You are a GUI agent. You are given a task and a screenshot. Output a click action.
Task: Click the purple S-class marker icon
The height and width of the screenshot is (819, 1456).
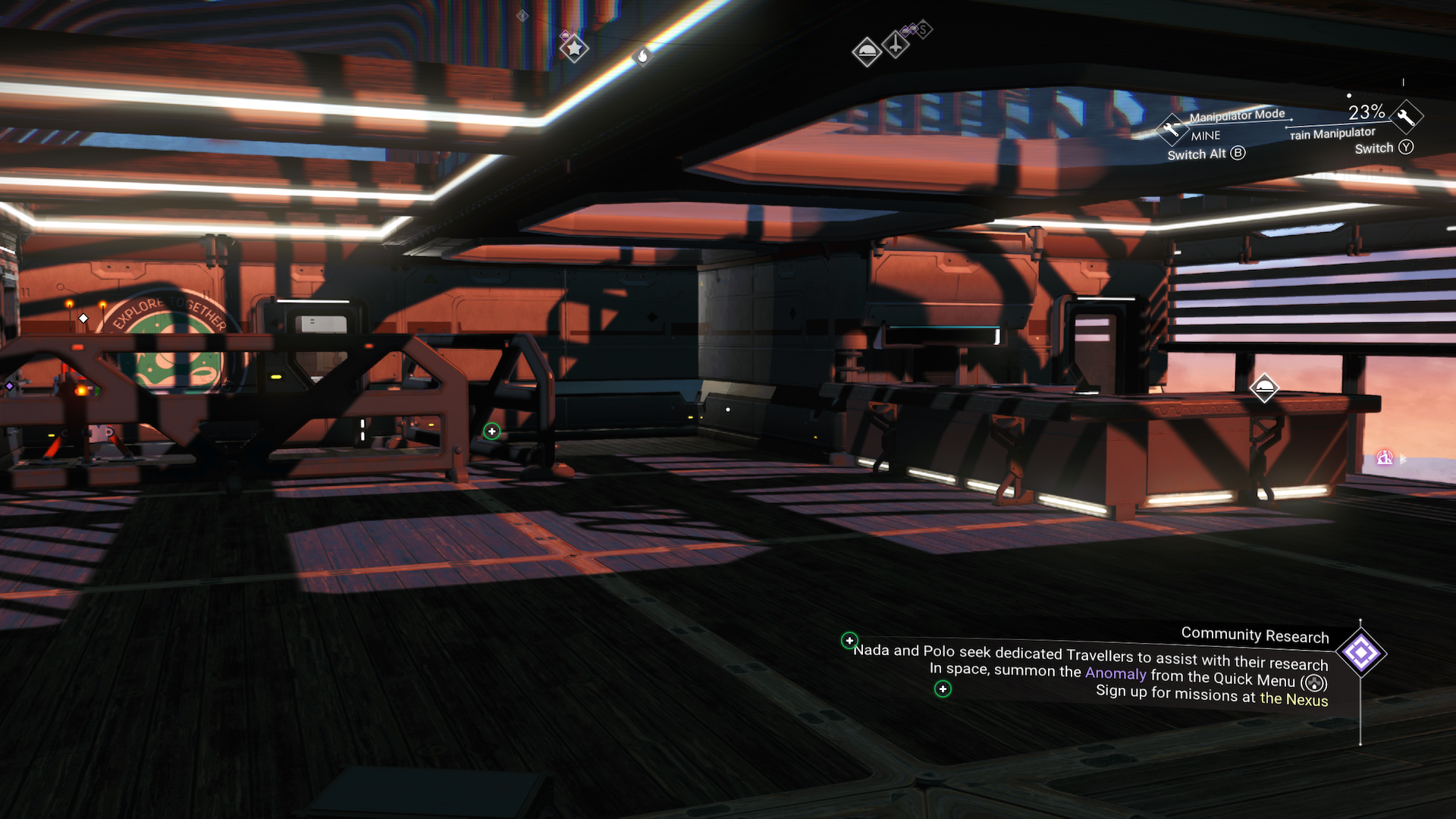tap(924, 29)
